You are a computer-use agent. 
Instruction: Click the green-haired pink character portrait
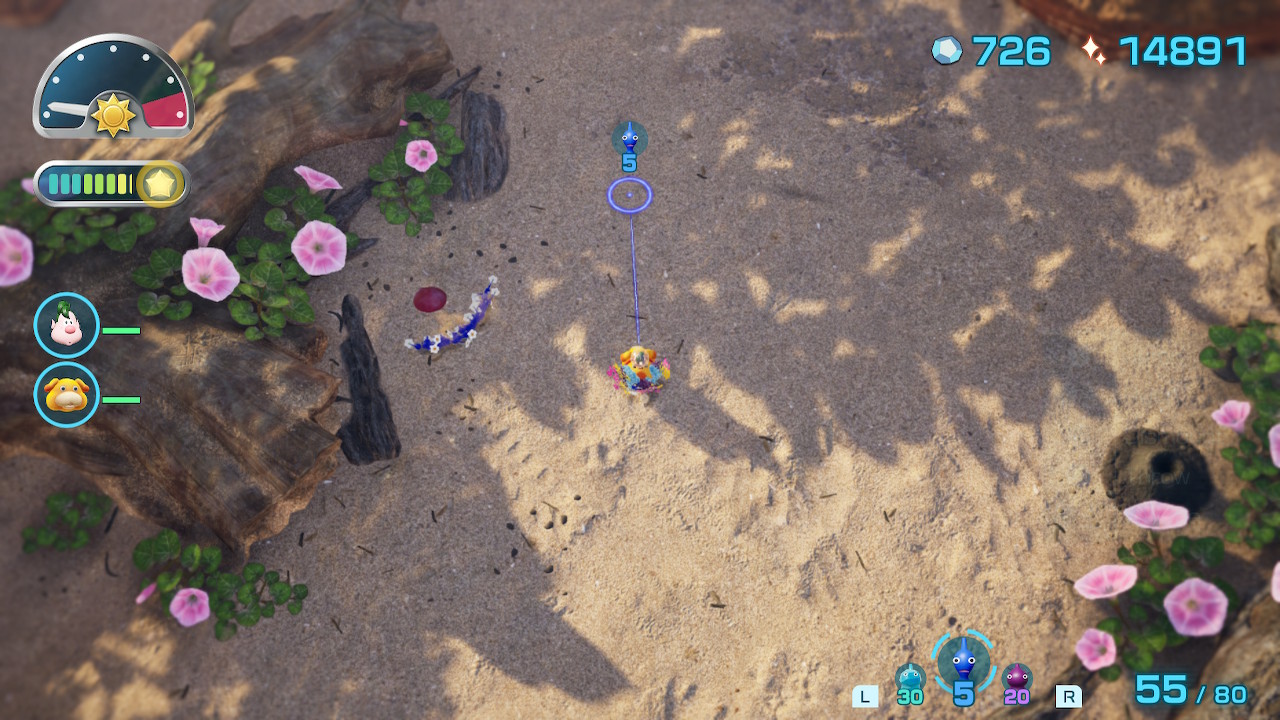click(67, 326)
